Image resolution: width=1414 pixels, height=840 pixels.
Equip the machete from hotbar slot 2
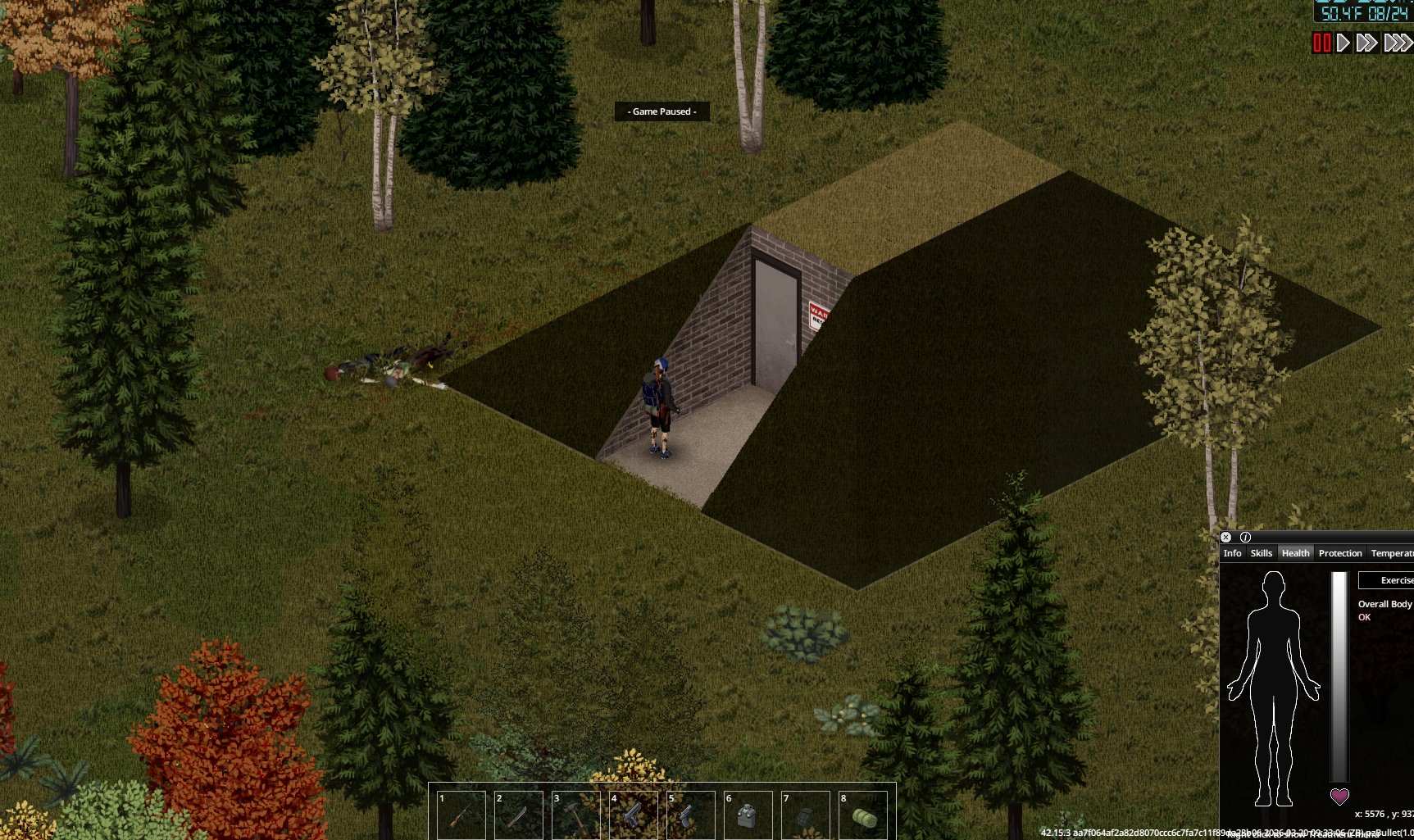click(x=519, y=815)
